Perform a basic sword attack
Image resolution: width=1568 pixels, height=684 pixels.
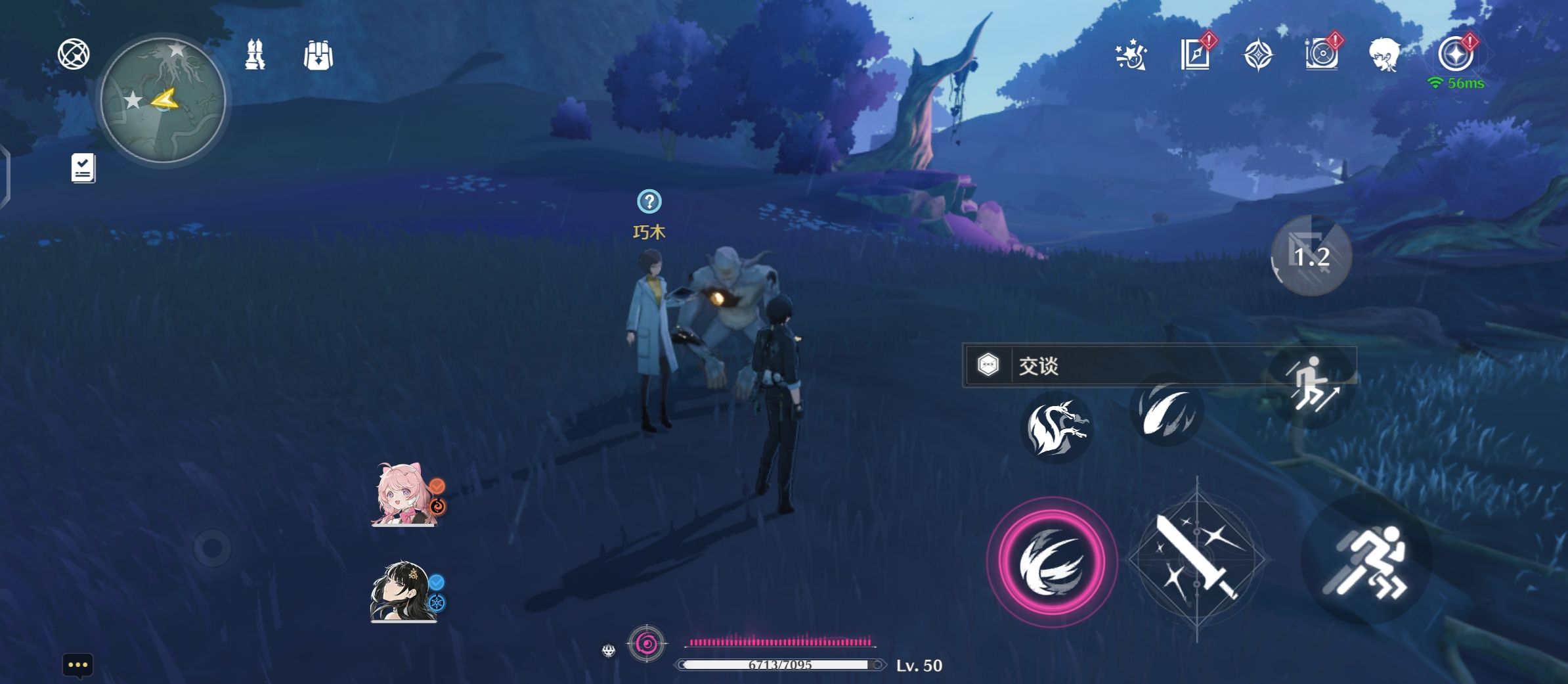1196,560
